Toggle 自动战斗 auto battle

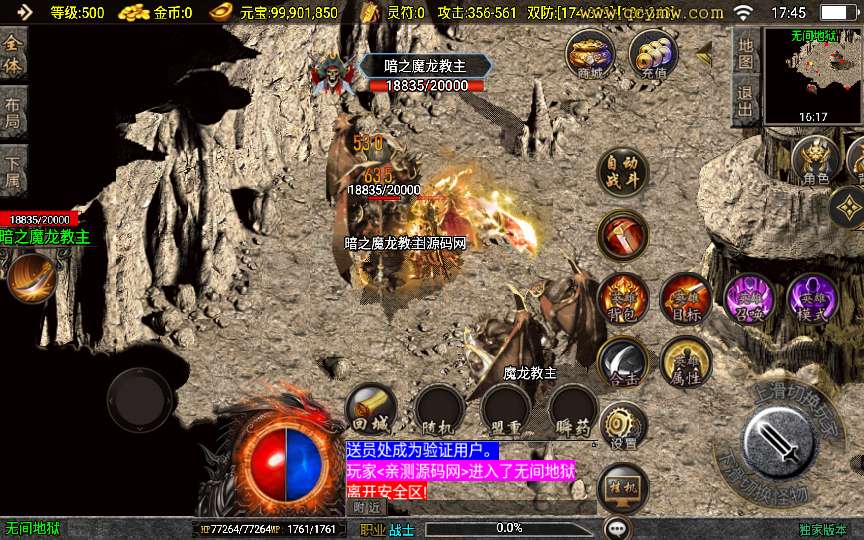point(623,173)
